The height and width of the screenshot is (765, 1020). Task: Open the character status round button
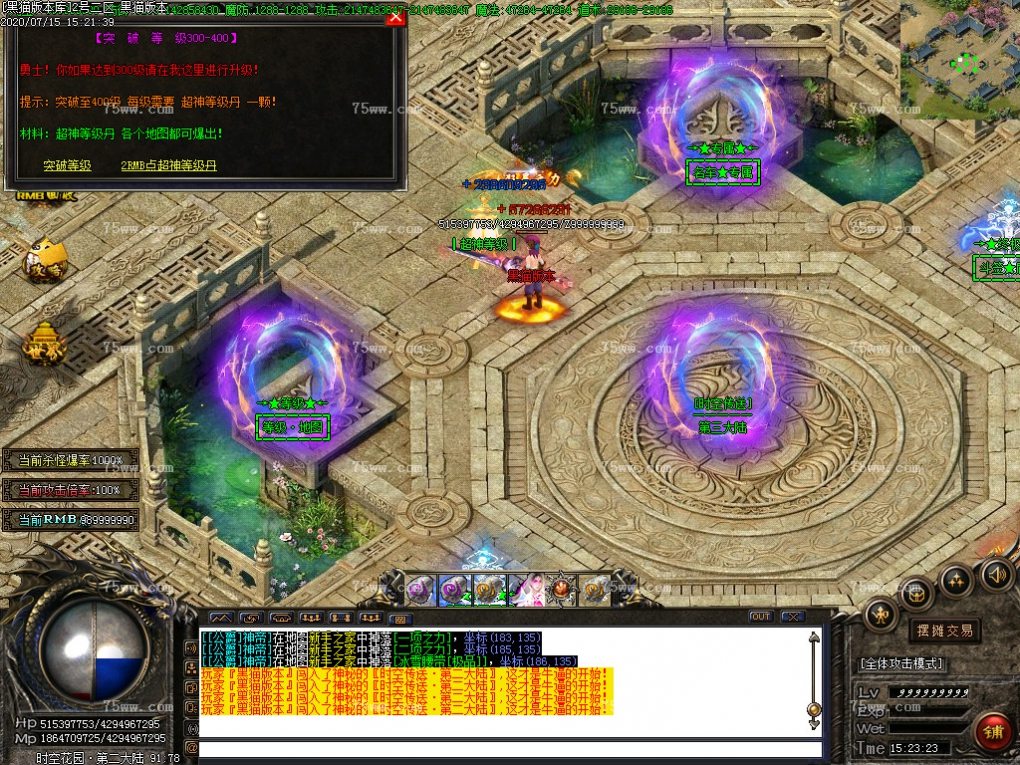pyautogui.click(x=880, y=613)
